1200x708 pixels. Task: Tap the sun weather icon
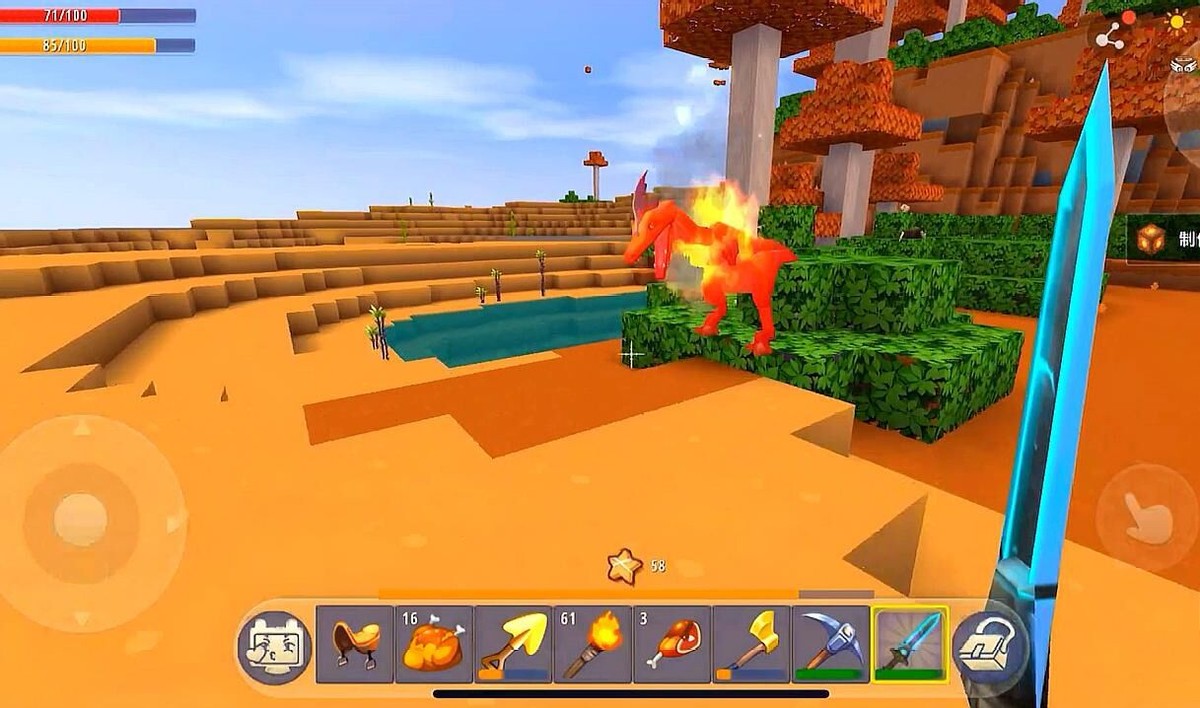coord(1178,22)
